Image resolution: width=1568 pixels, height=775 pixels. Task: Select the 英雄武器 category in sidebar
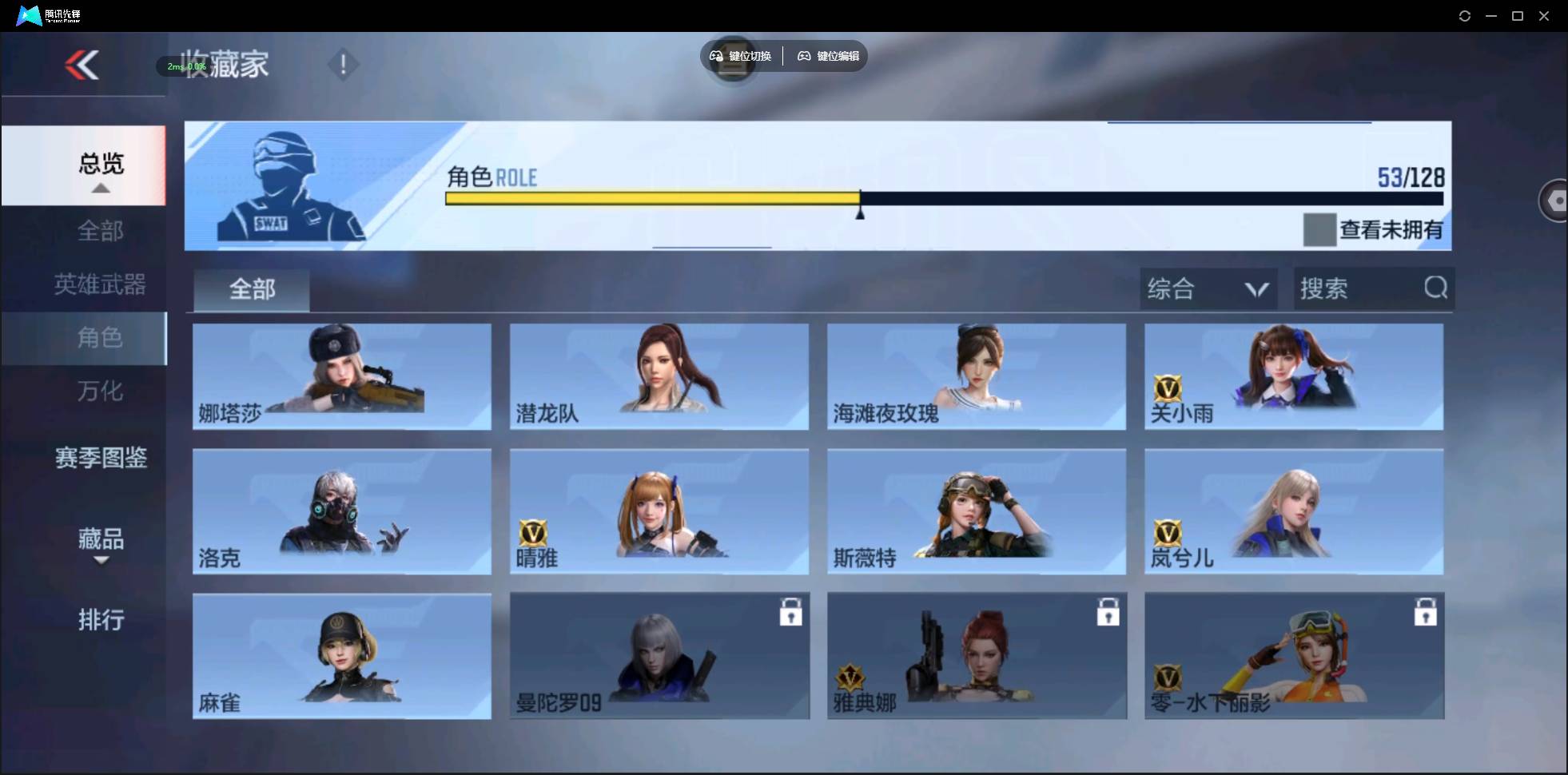(x=99, y=284)
